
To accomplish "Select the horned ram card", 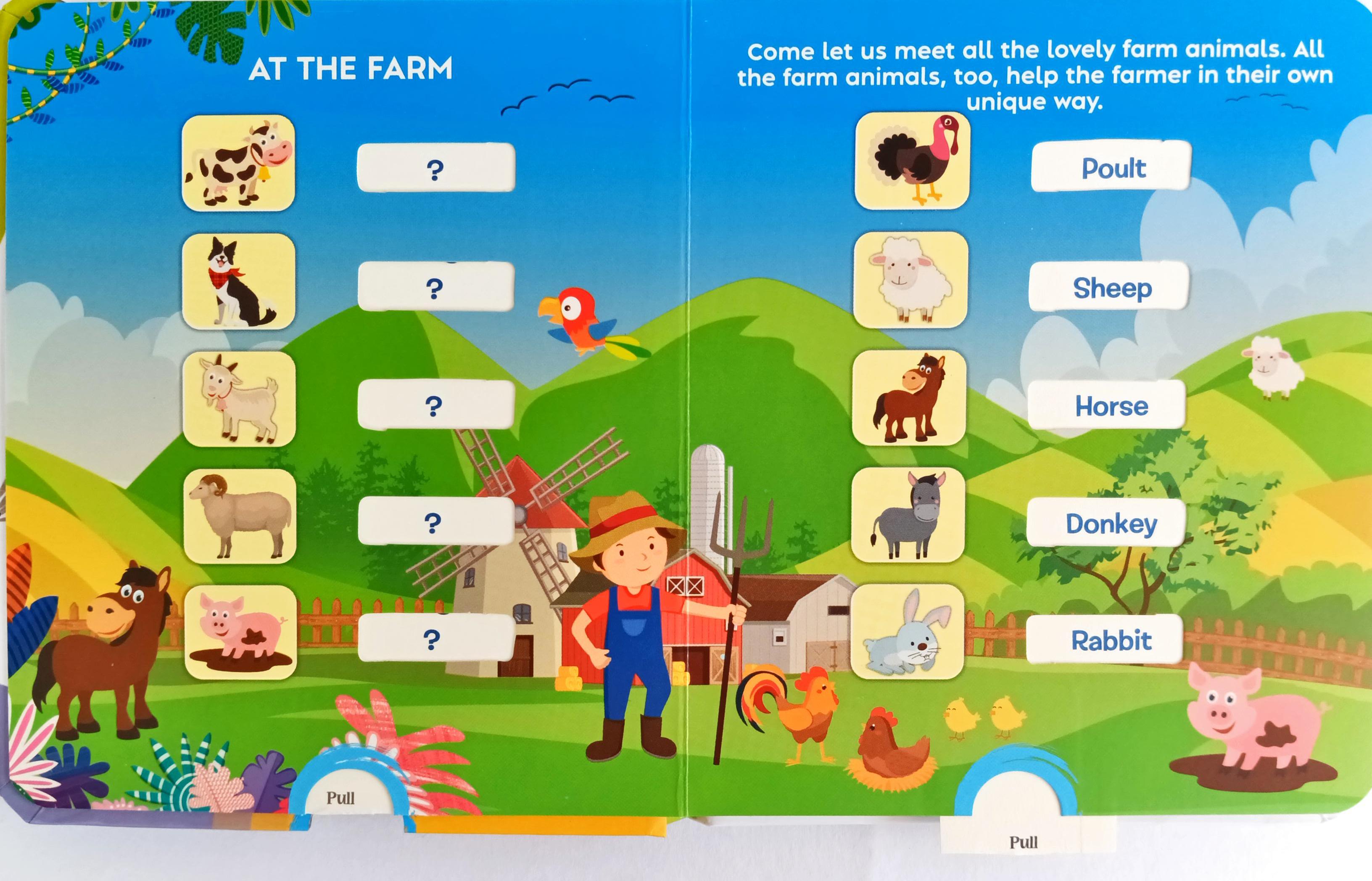I will tap(240, 516).
